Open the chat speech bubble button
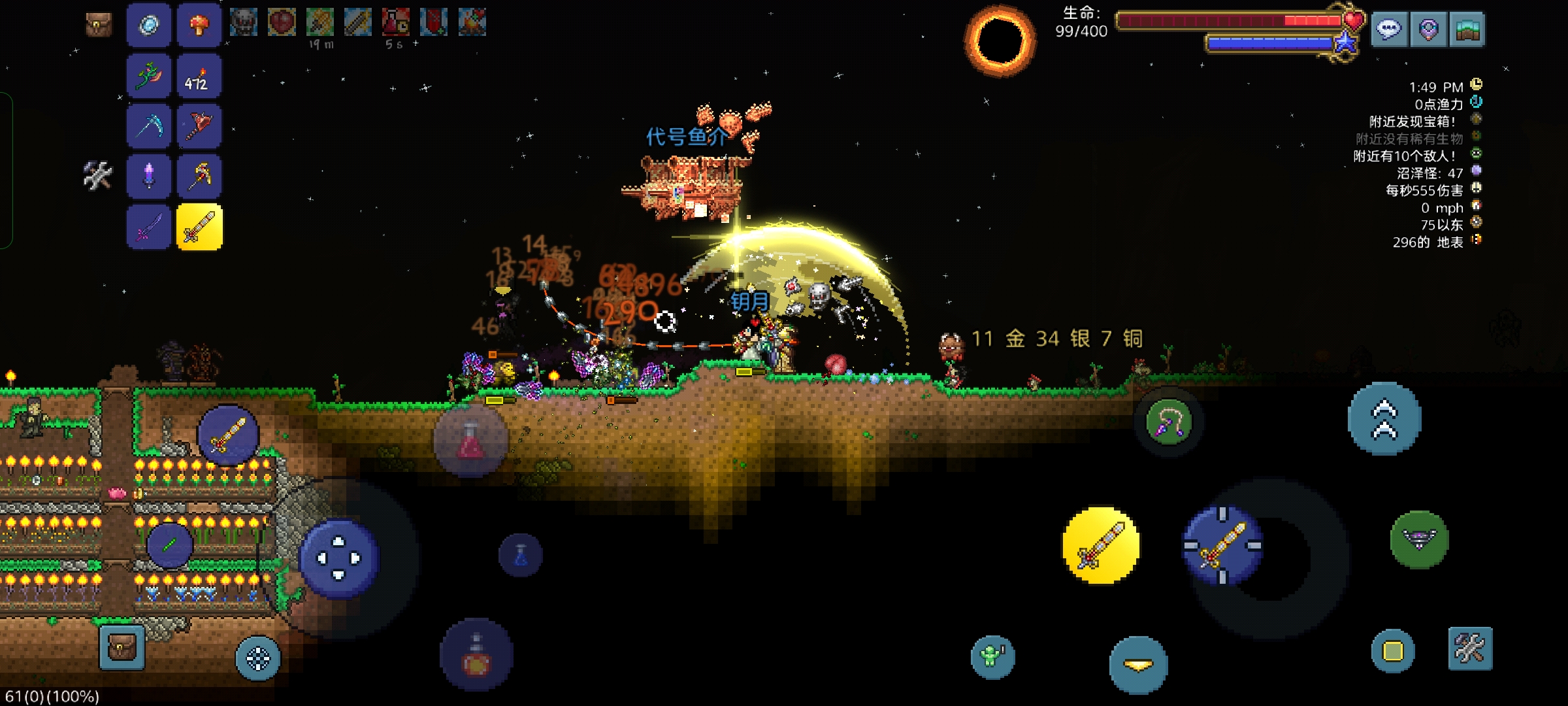The height and width of the screenshot is (706, 1568). [x=1389, y=29]
